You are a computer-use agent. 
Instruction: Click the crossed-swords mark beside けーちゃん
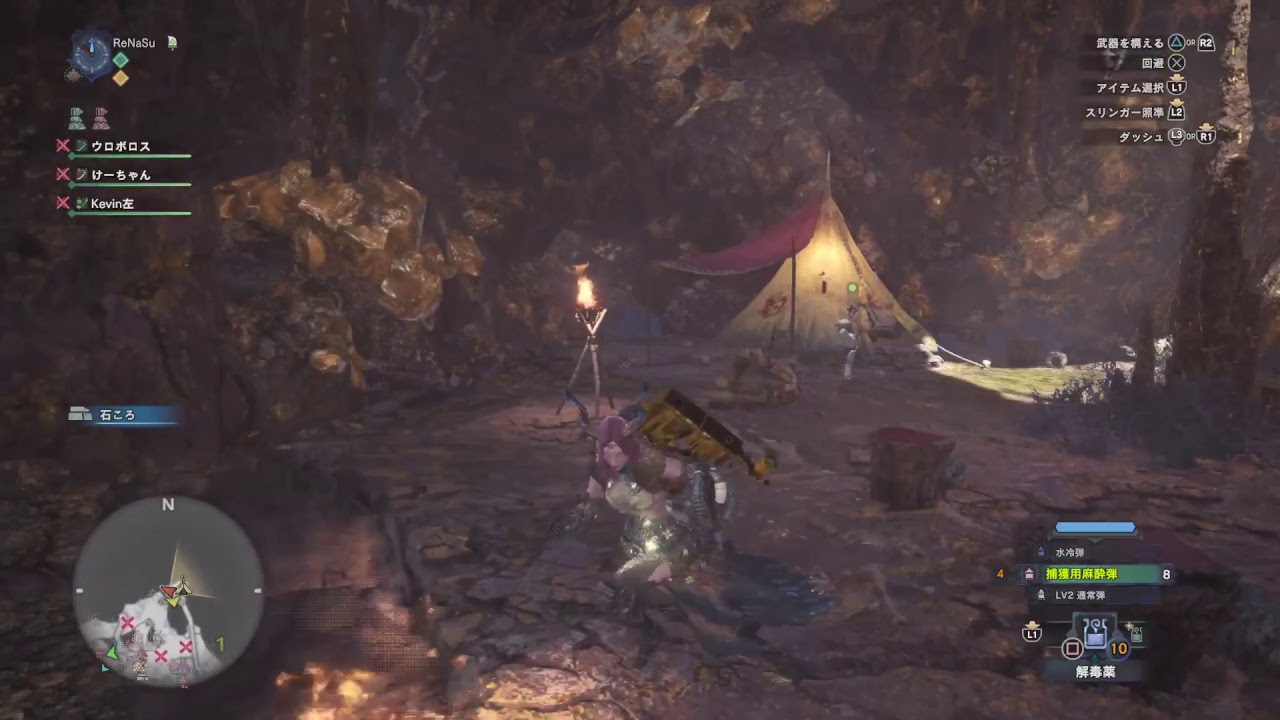click(63, 173)
